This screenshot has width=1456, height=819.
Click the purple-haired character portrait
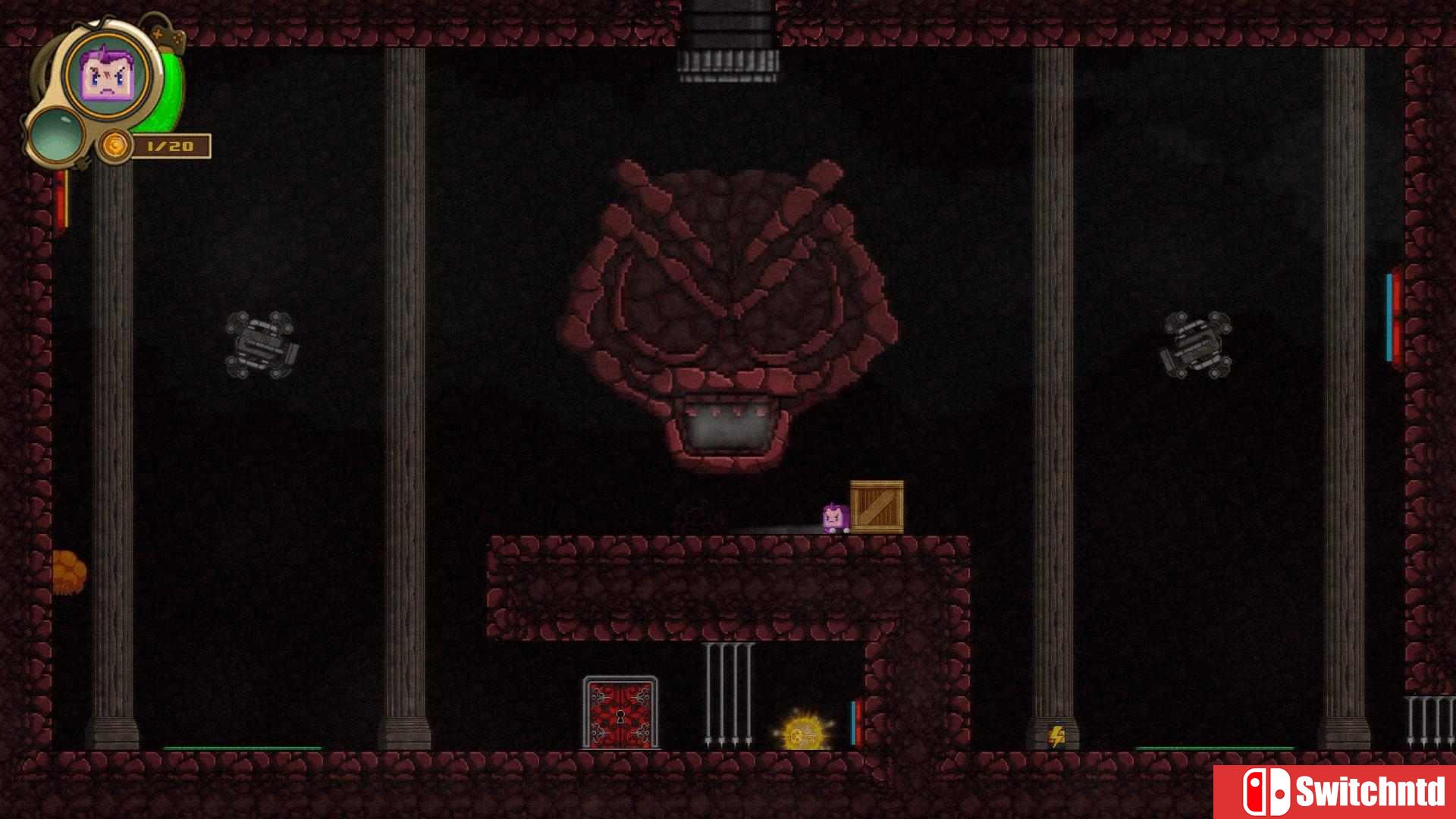coord(107,74)
